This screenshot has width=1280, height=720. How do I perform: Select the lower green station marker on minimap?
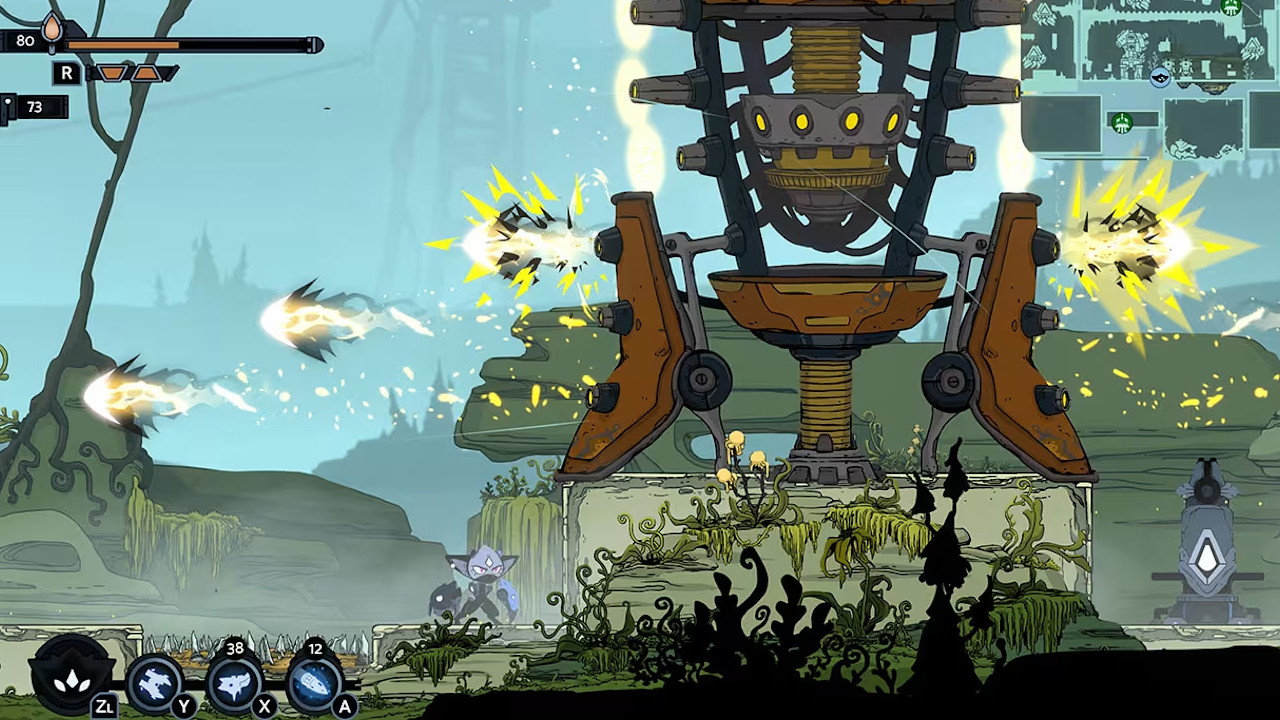1122,123
